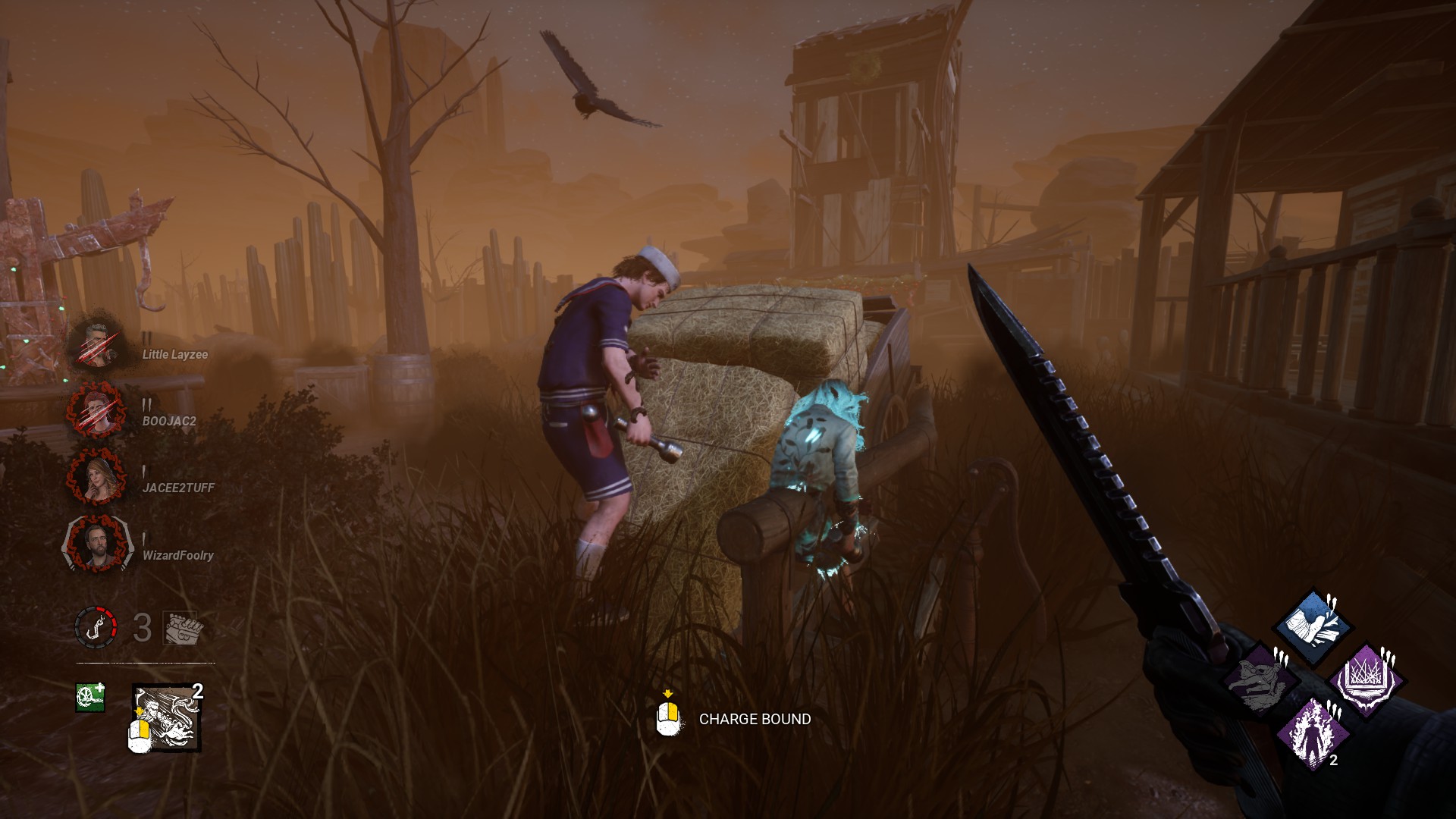This screenshot has width=1456, height=819.
Task: Click JACEE2TUFF's survivor portrait
Action: [96, 479]
